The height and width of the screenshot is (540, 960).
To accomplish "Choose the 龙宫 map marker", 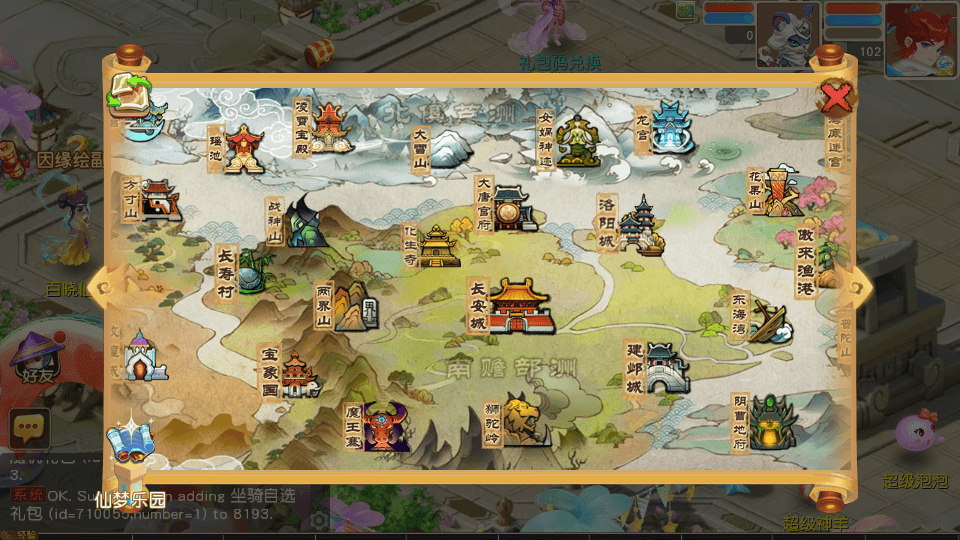I will pyautogui.click(x=672, y=127).
